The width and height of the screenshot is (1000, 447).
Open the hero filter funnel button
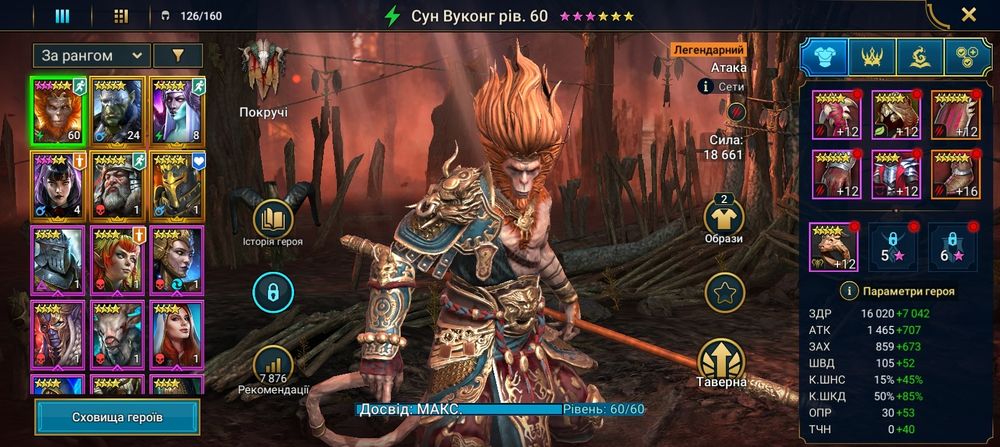click(x=179, y=56)
